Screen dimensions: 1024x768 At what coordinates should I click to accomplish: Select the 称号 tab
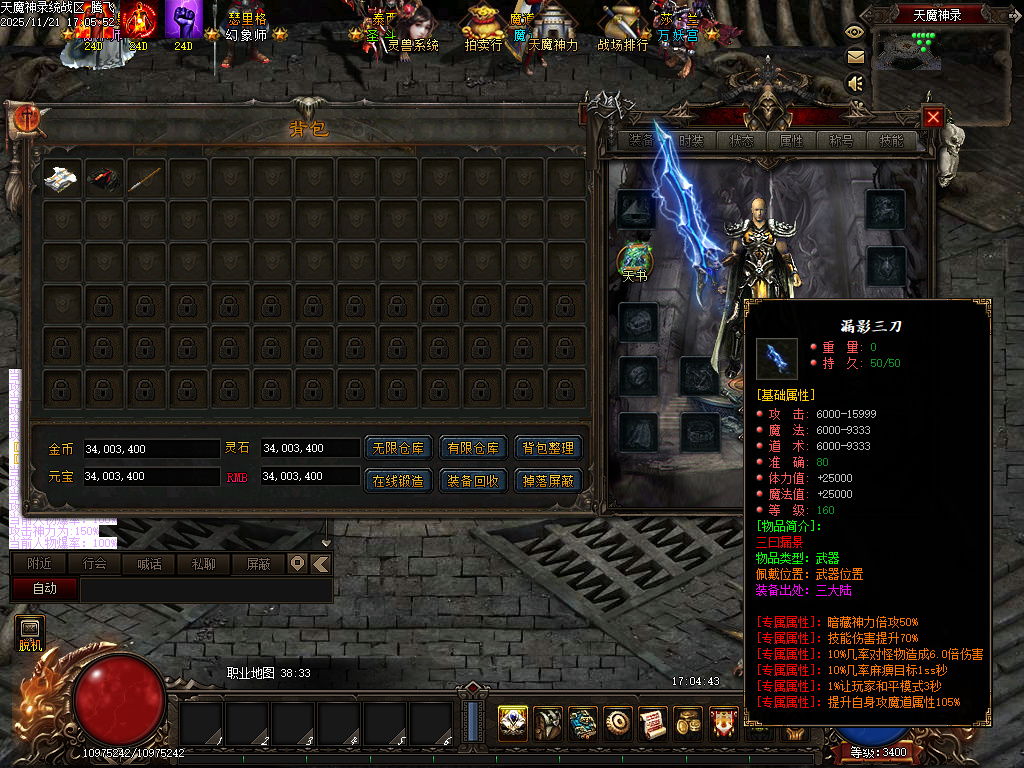click(842, 141)
